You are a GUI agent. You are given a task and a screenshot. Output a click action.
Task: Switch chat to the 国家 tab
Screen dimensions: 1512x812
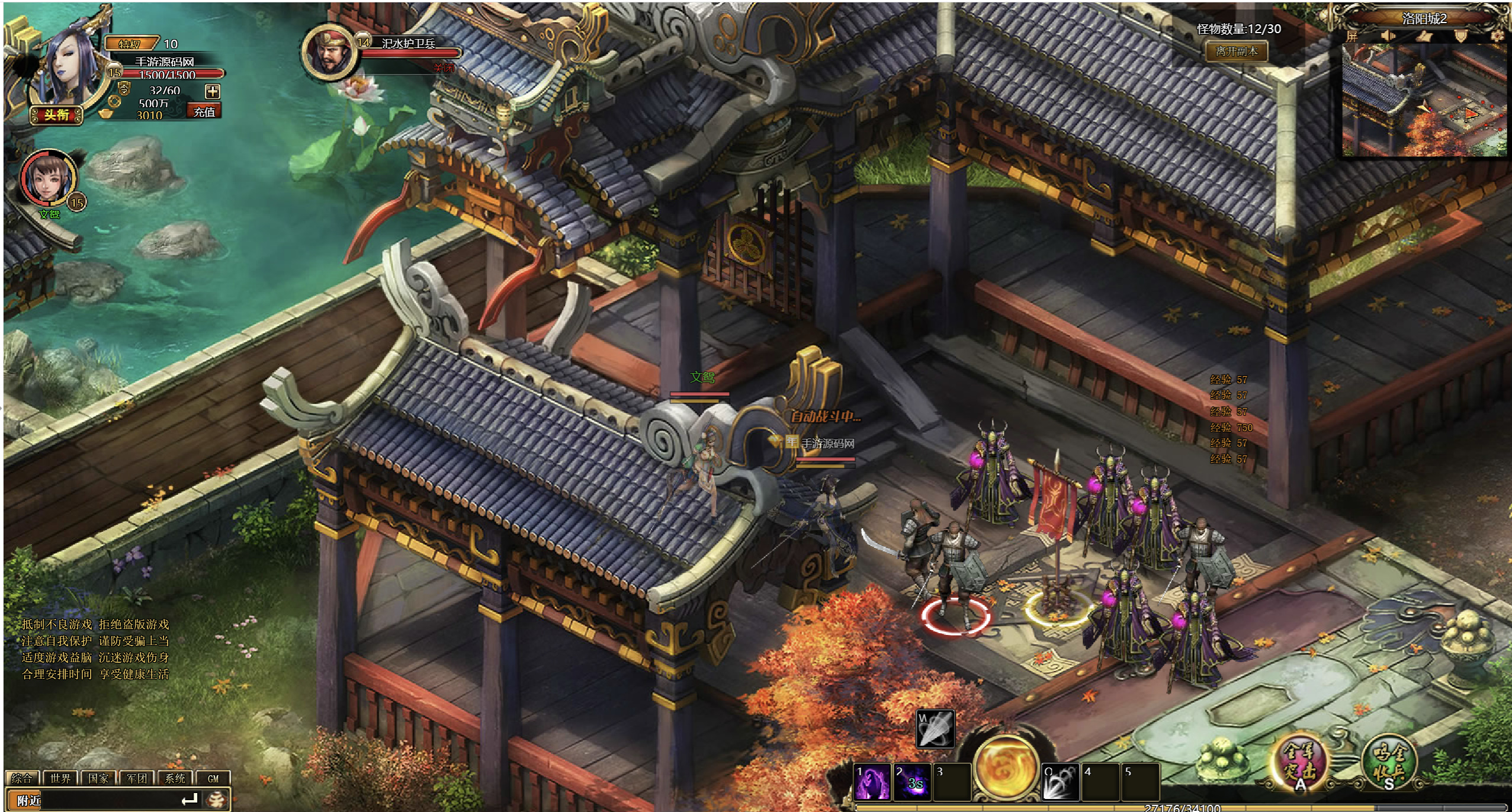click(x=98, y=778)
